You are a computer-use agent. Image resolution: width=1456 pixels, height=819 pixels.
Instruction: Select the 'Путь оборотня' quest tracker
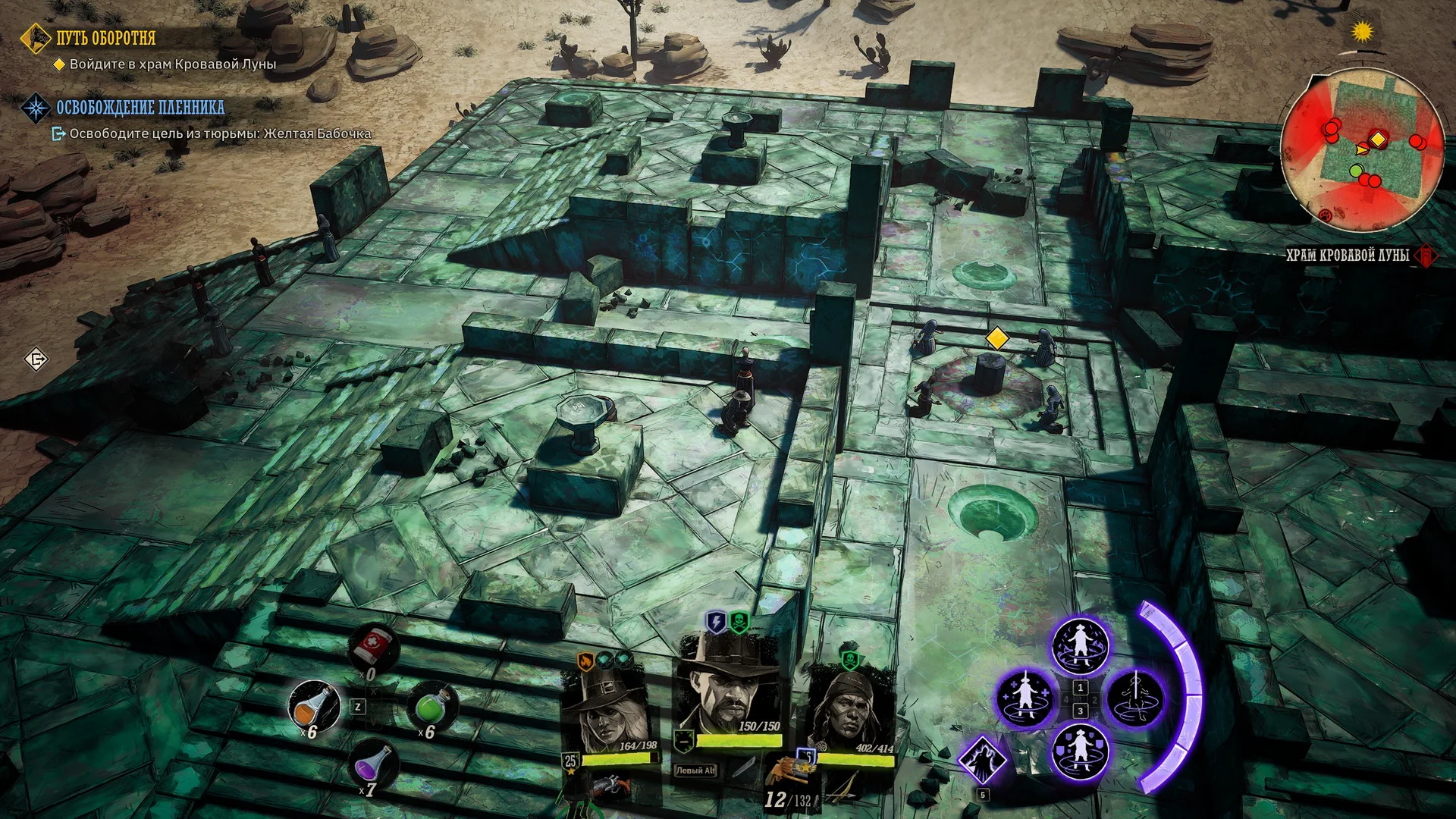(x=105, y=38)
